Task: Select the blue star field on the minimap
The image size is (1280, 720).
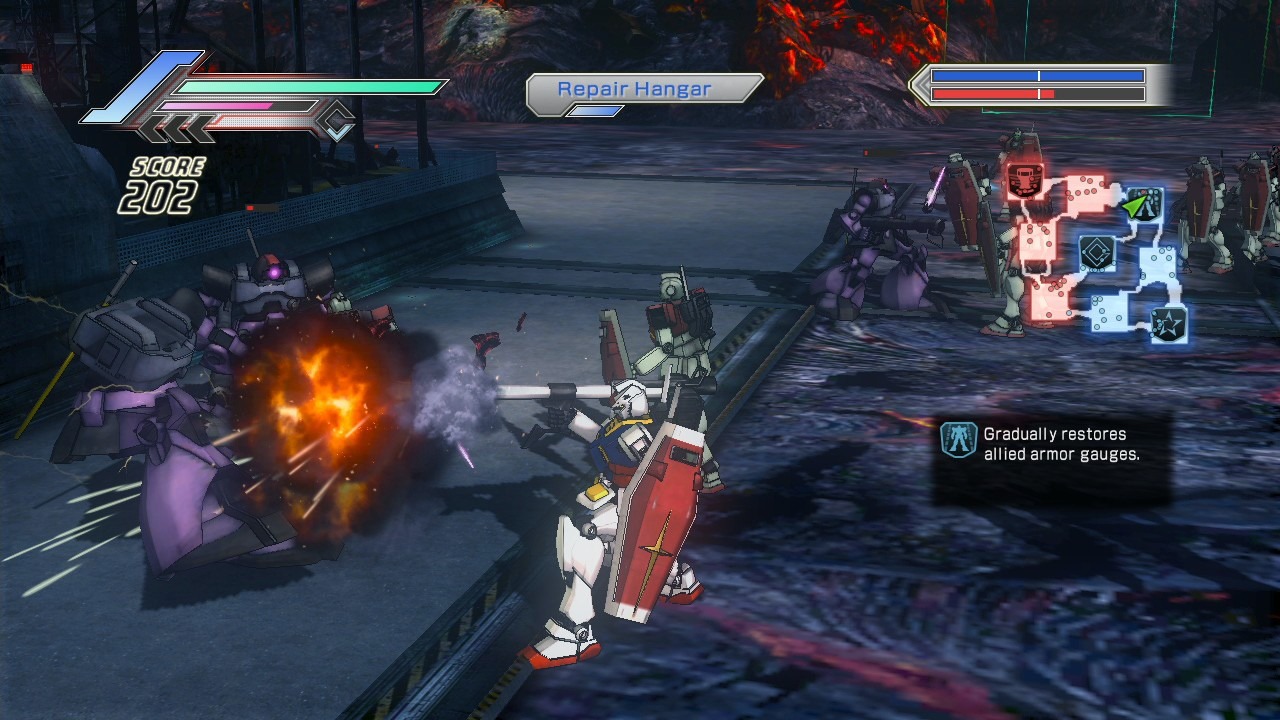Action: 1167,323
